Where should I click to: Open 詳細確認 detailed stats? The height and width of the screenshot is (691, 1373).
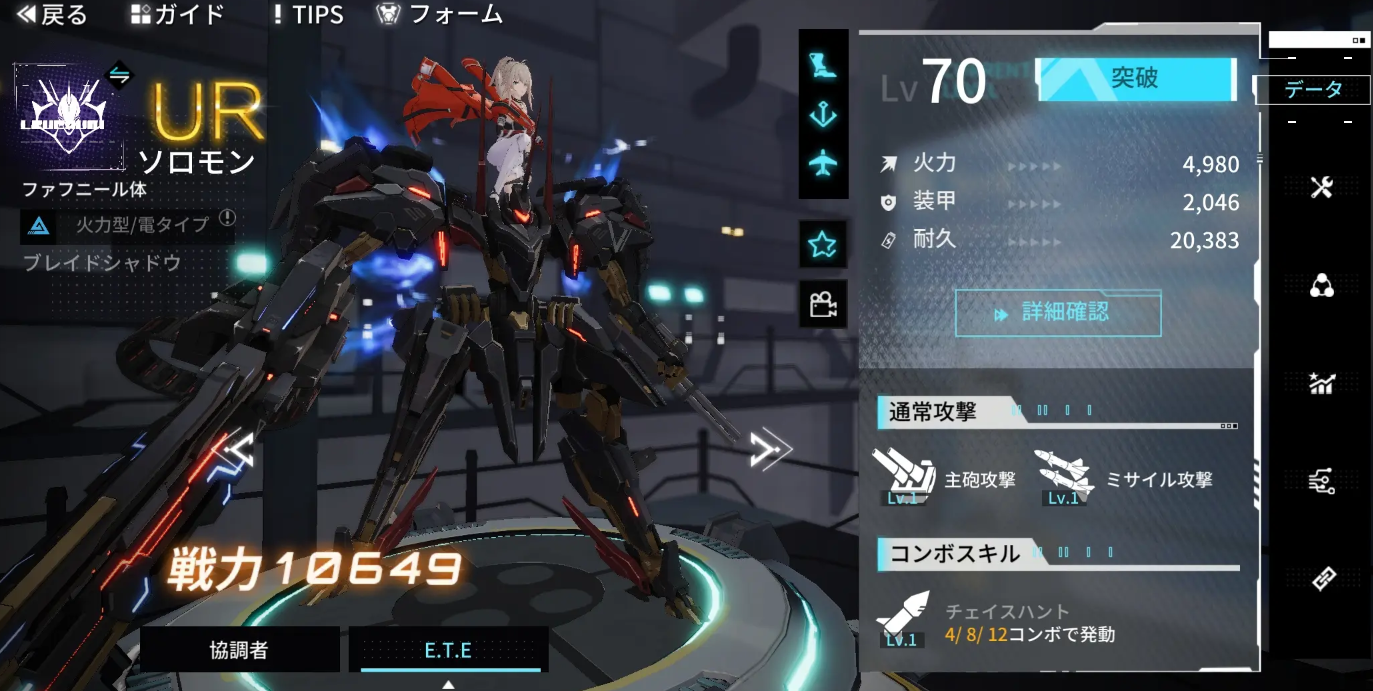point(1058,313)
